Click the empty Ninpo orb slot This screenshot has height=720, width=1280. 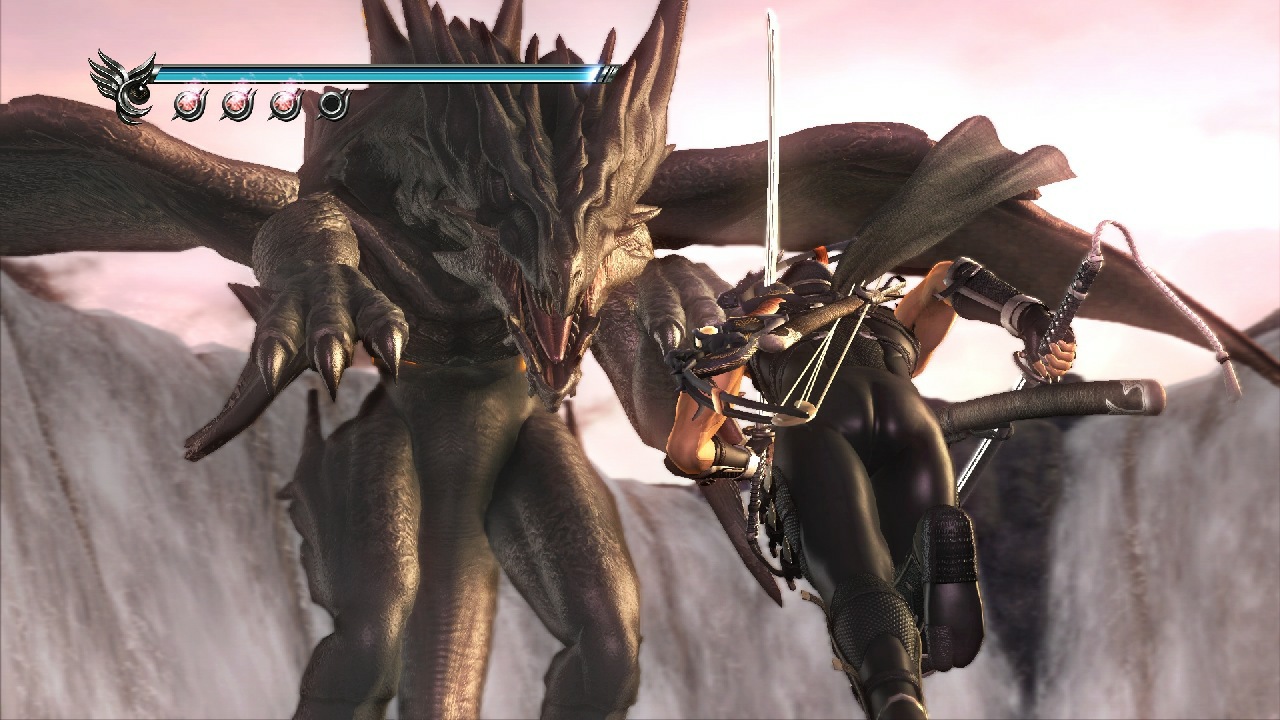[332, 103]
